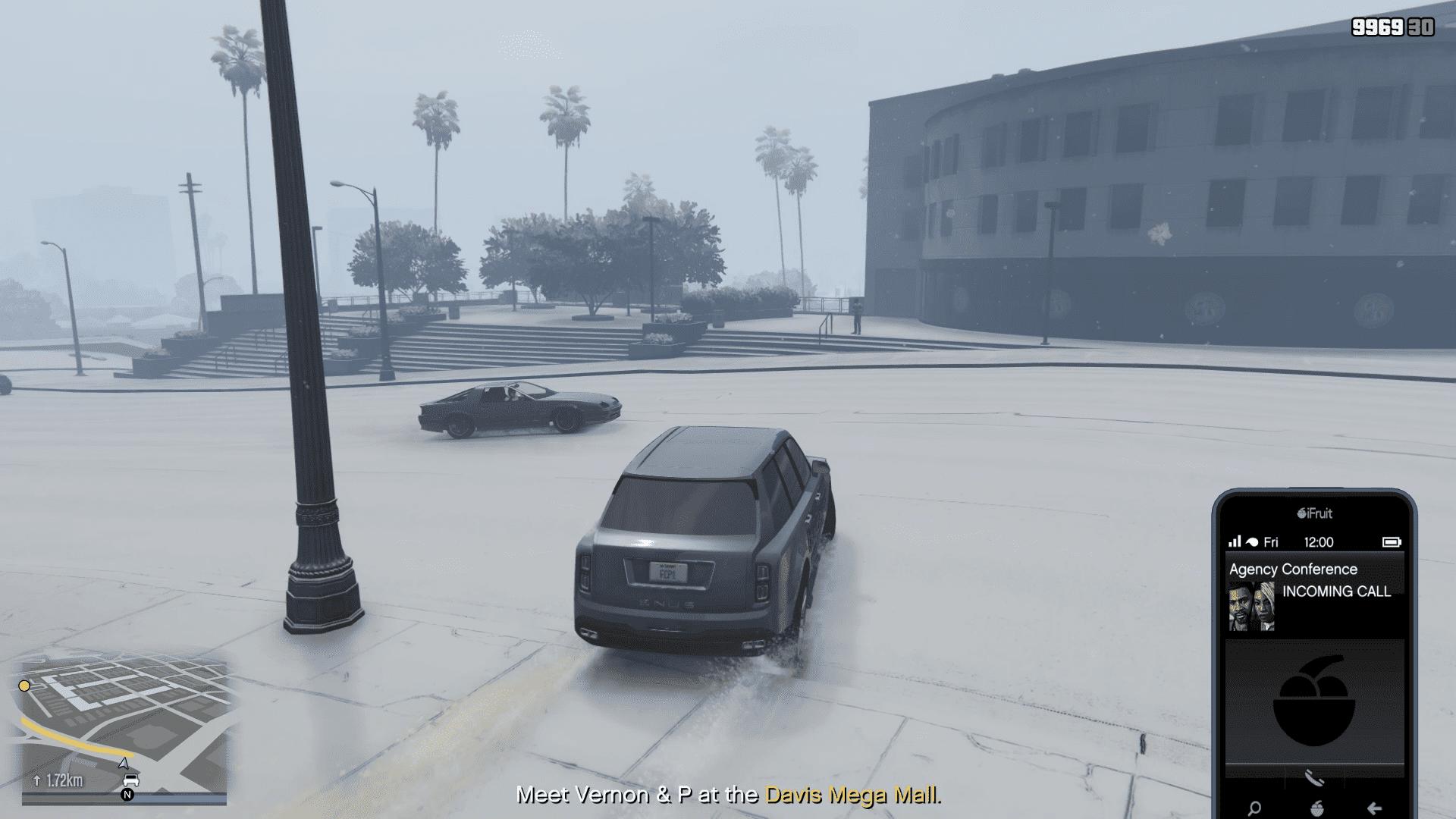Click the white car icon on the minimap
This screenshot has width=1456, height=819.
pyautogui.click(x=130, y=780)
